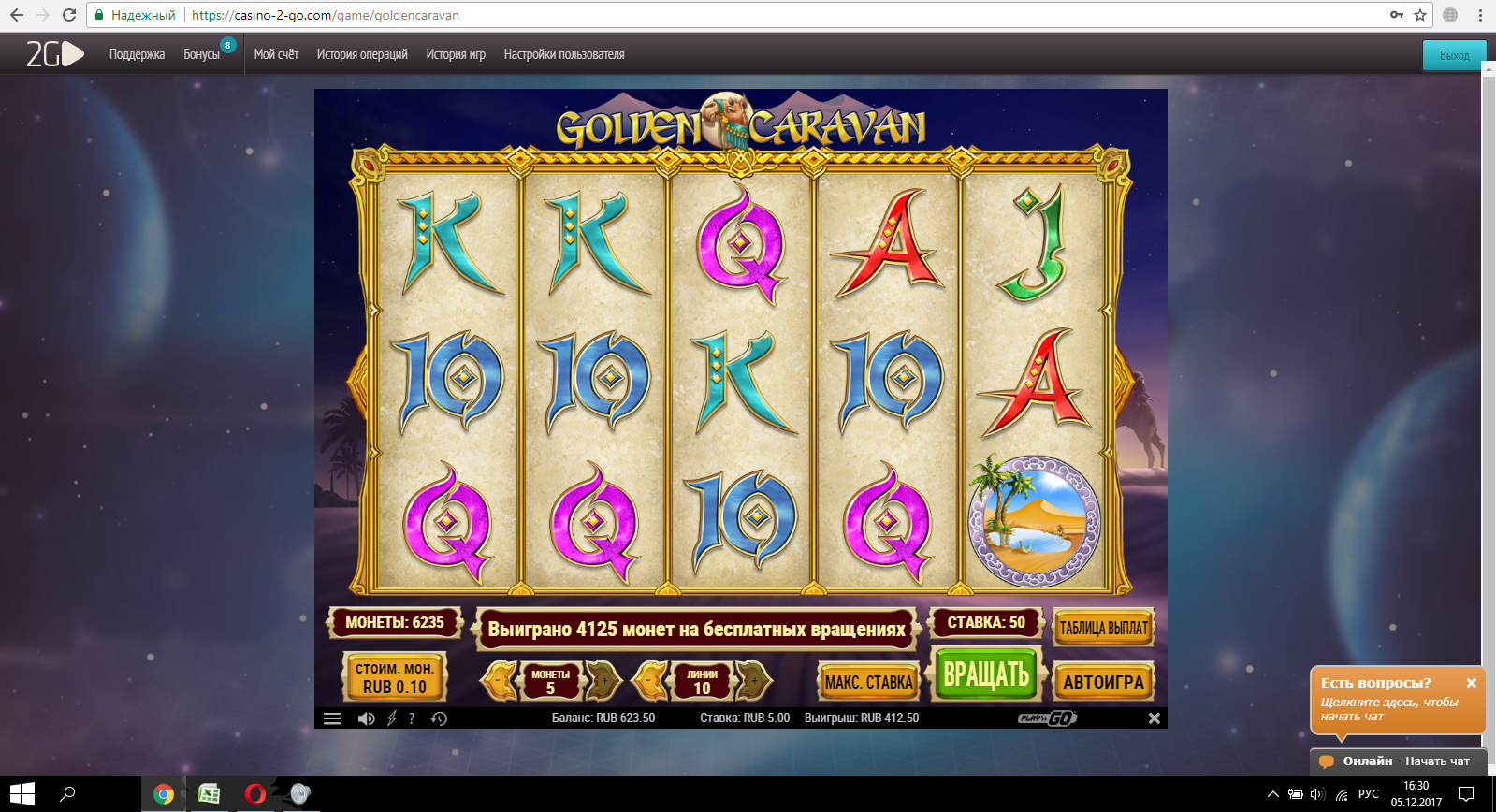
Task: Show the game history clock icon
Action: click(x=439, y=718)
